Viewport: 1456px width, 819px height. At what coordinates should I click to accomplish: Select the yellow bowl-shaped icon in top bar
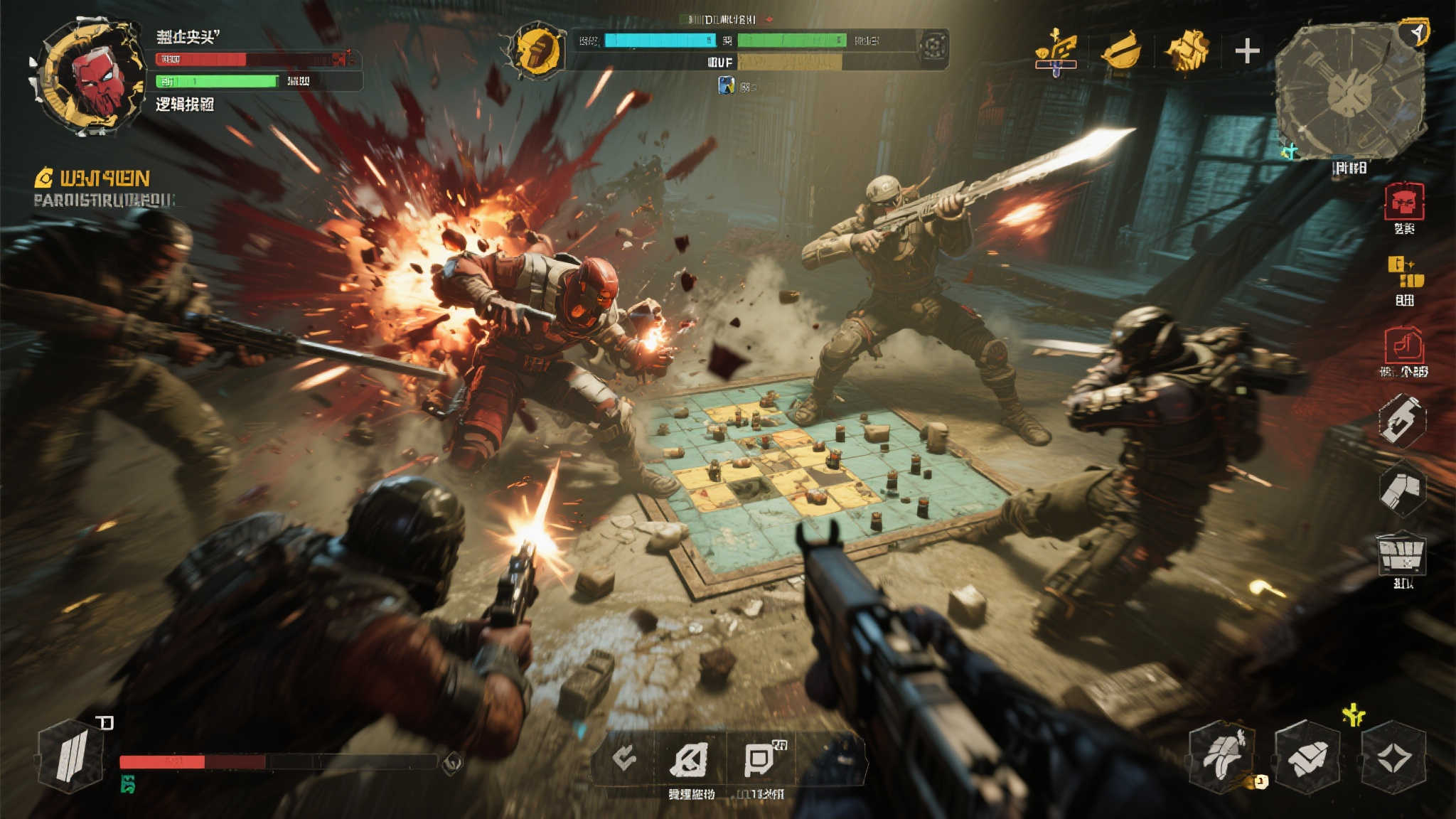click(1120, 51)
